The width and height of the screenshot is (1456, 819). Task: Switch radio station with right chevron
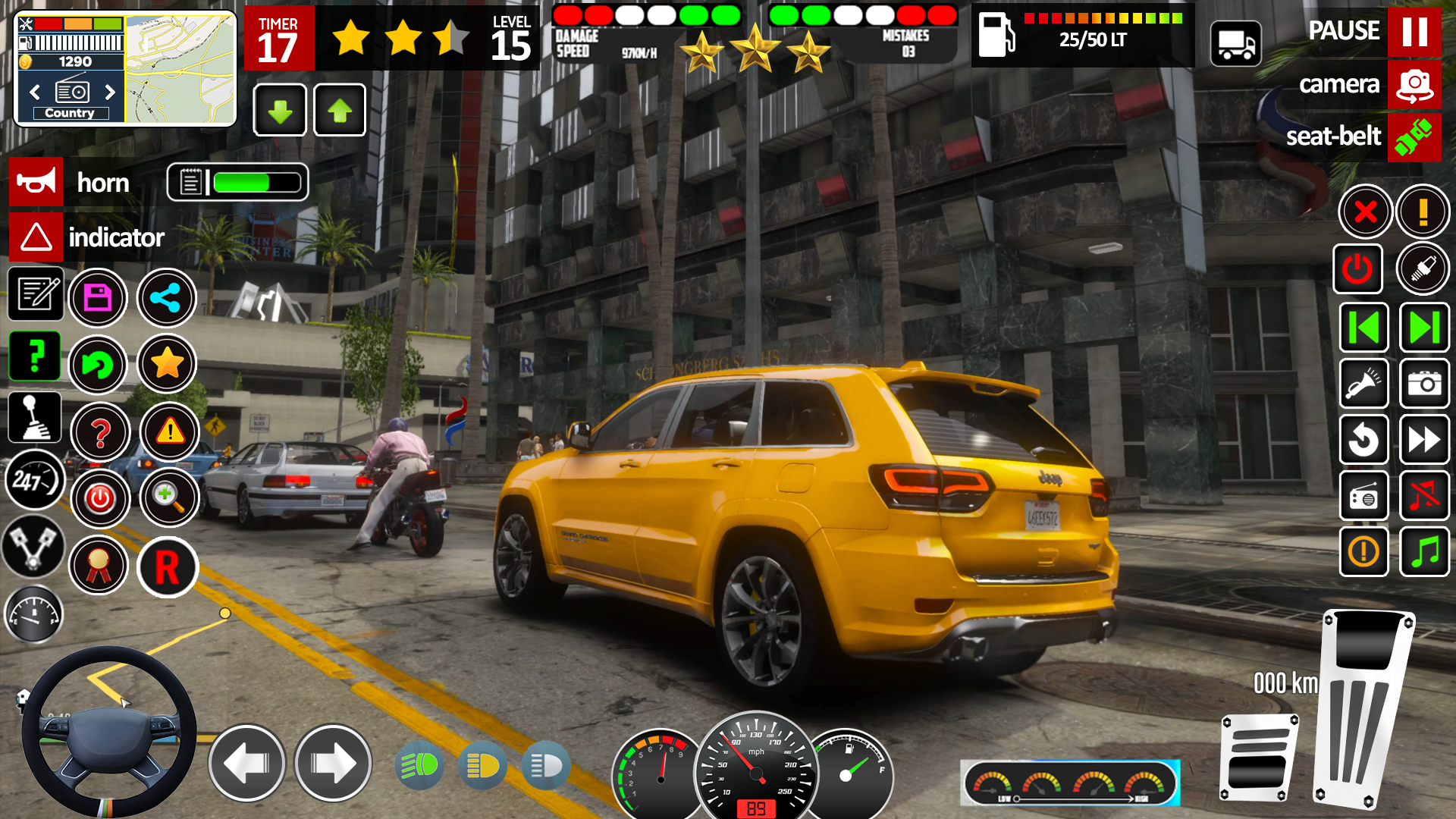(x=111, y=92)
